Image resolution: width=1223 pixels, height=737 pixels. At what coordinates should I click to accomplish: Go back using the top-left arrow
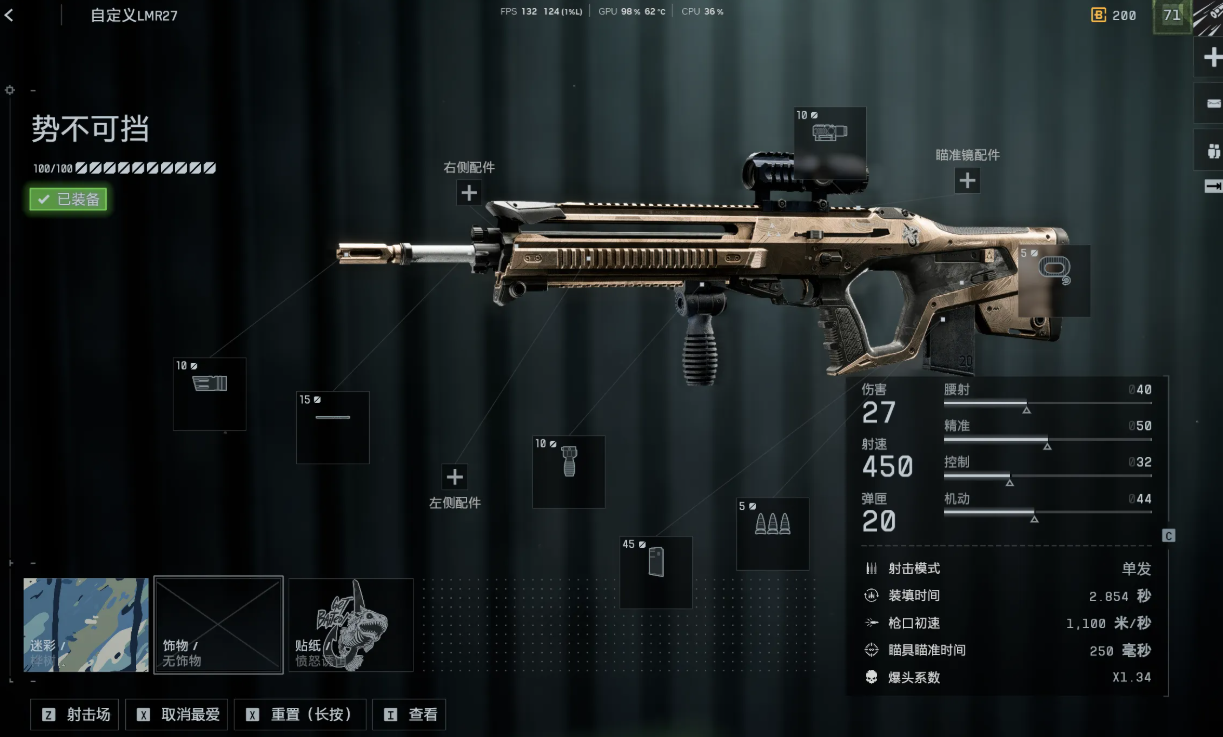(x=9, y=15)
